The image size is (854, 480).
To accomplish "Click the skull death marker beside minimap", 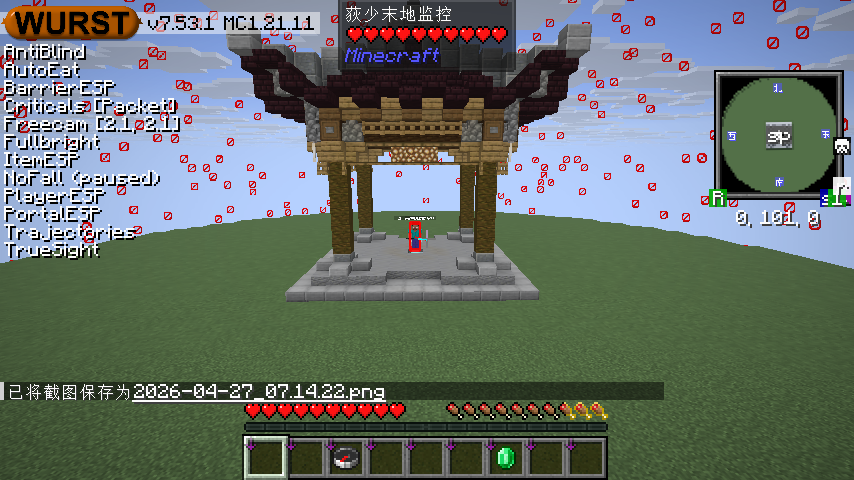I will coord(842,146).
